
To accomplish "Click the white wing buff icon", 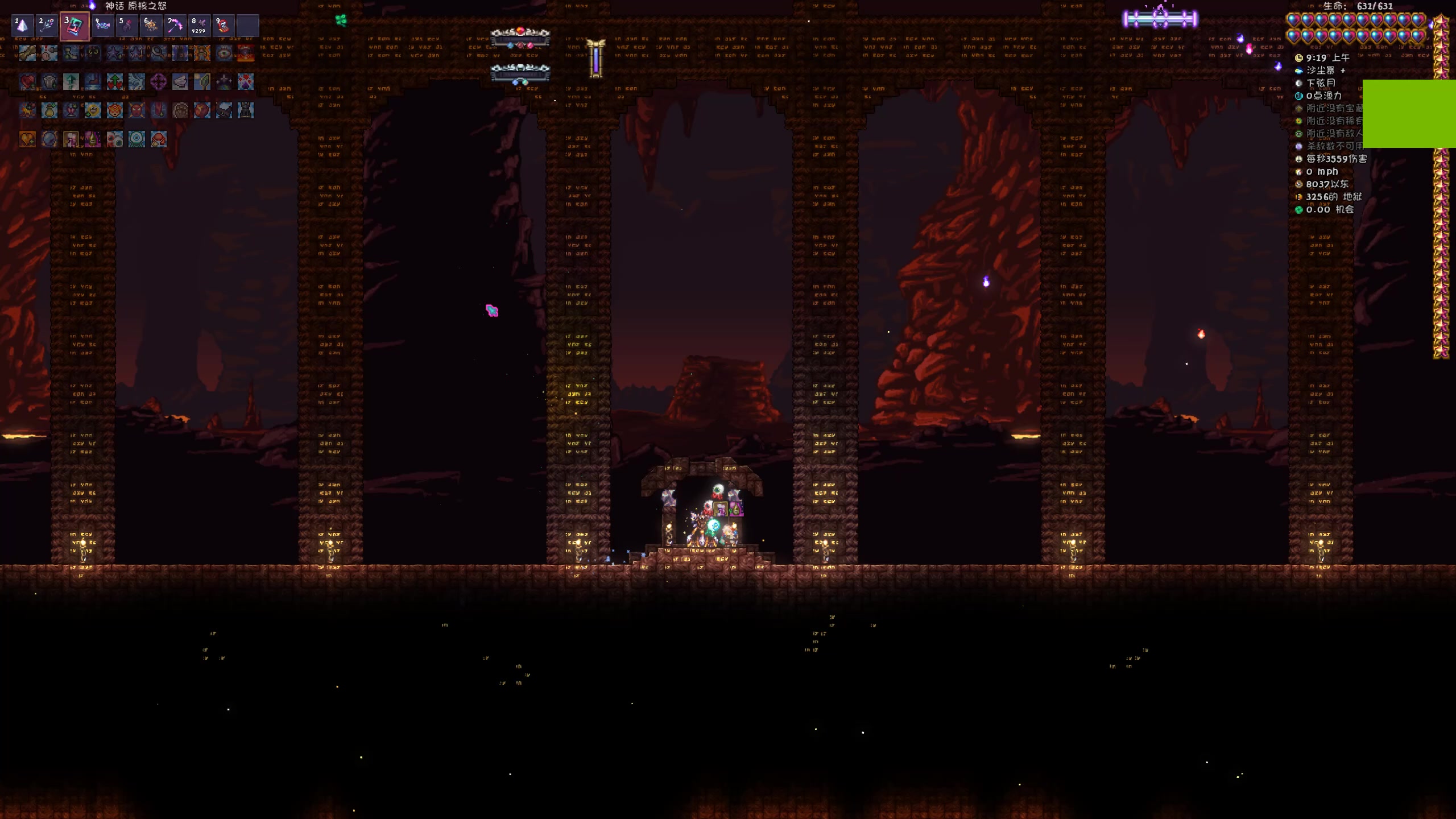I will [180, 82].
